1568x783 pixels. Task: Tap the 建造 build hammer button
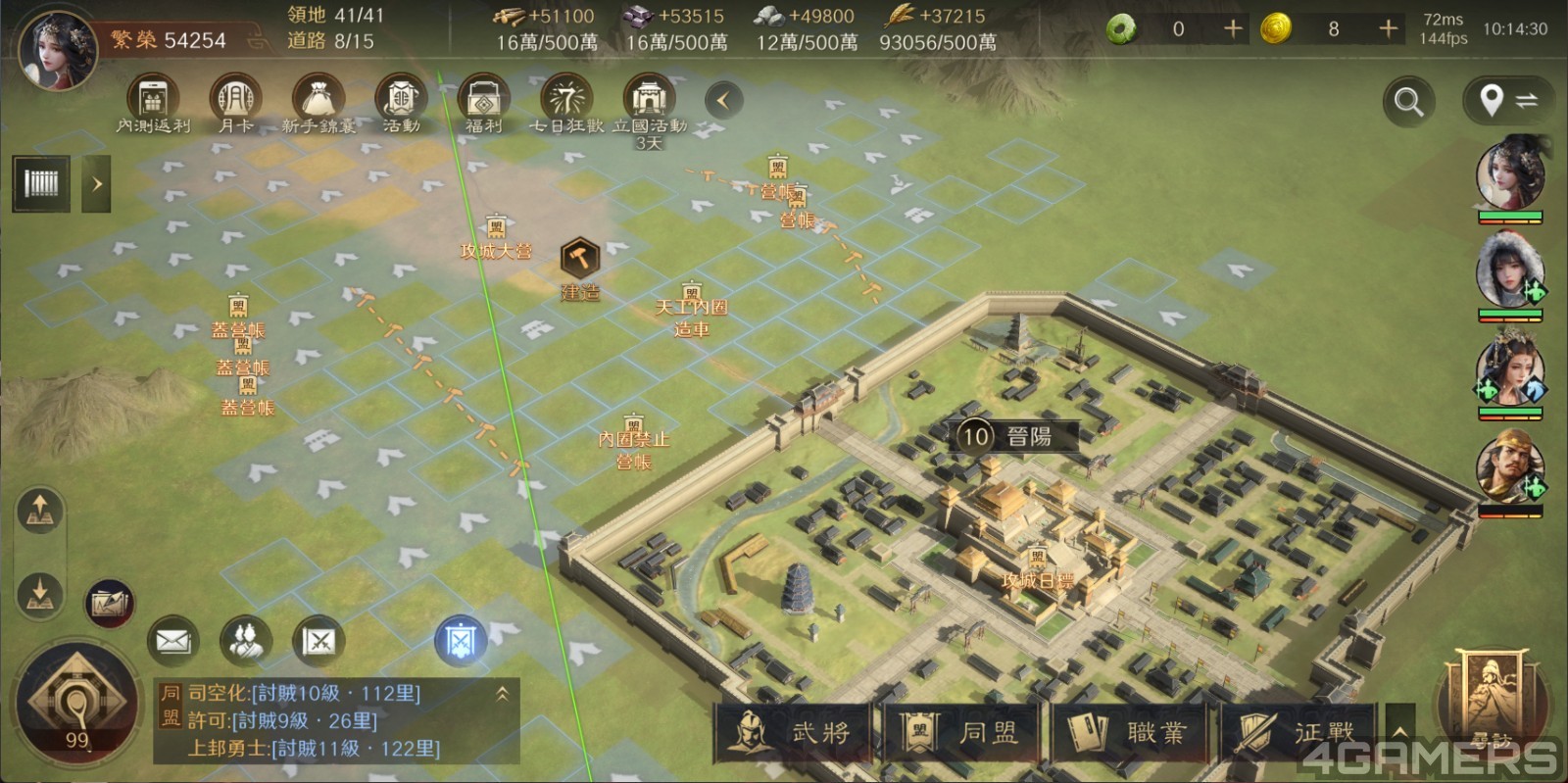[x=579, y=261]
